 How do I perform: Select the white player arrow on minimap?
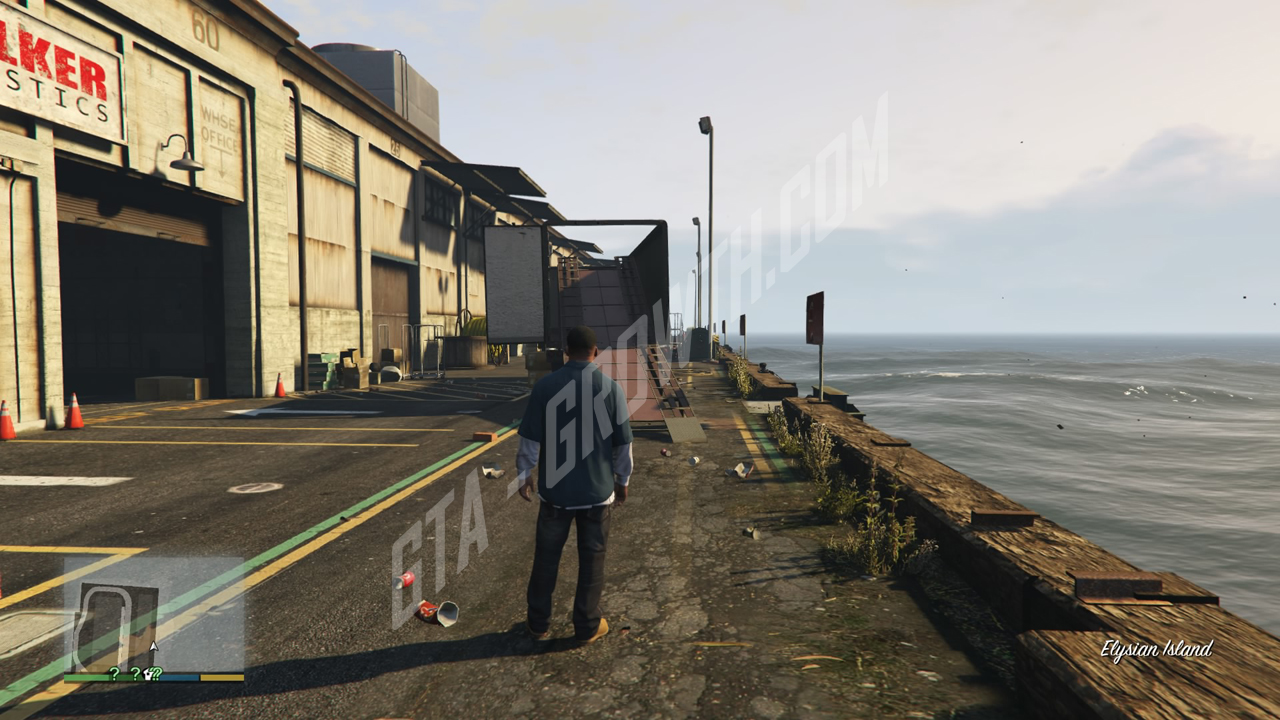point(153,647)
